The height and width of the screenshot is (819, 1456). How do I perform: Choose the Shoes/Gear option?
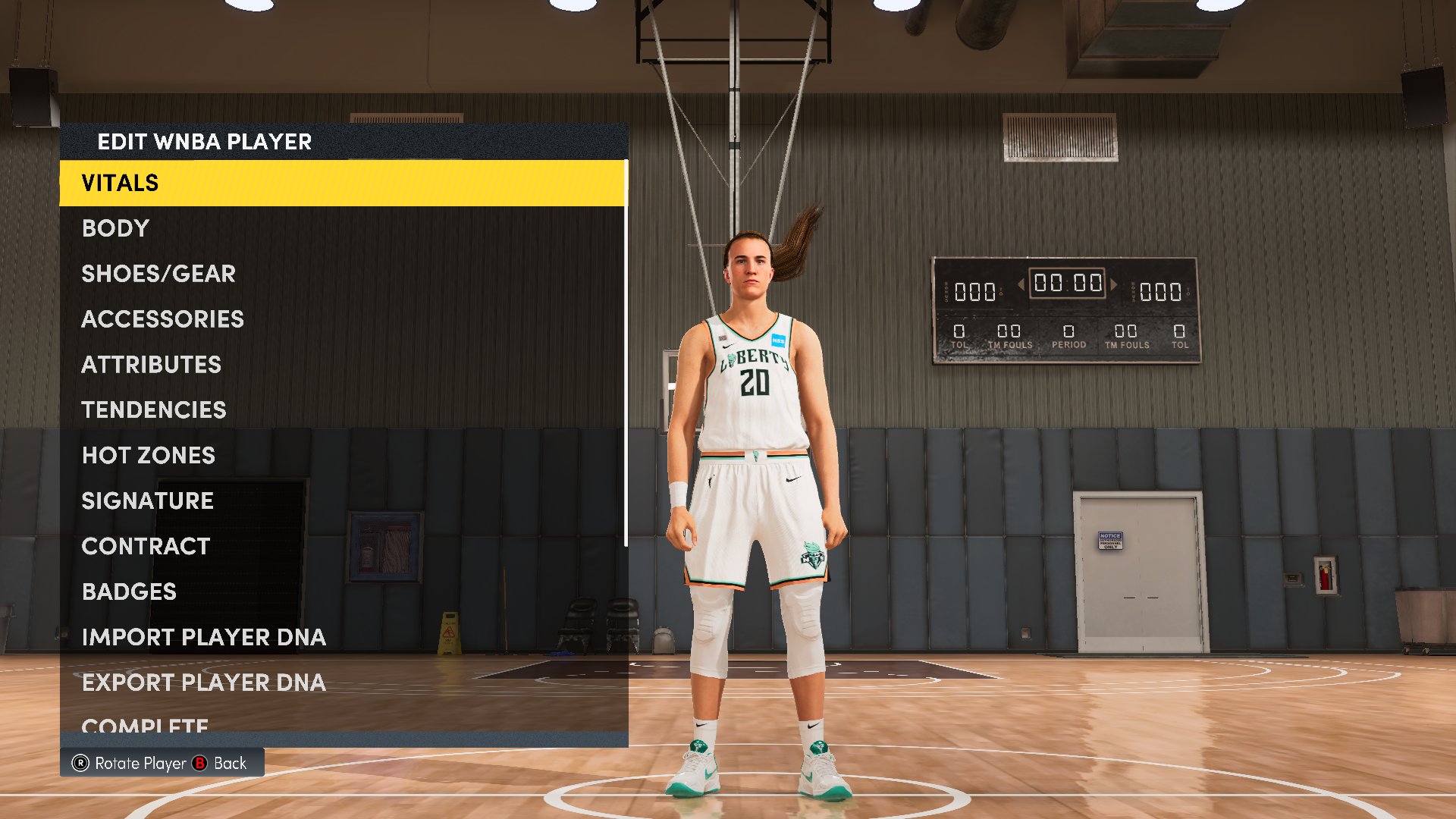(158, 274)
